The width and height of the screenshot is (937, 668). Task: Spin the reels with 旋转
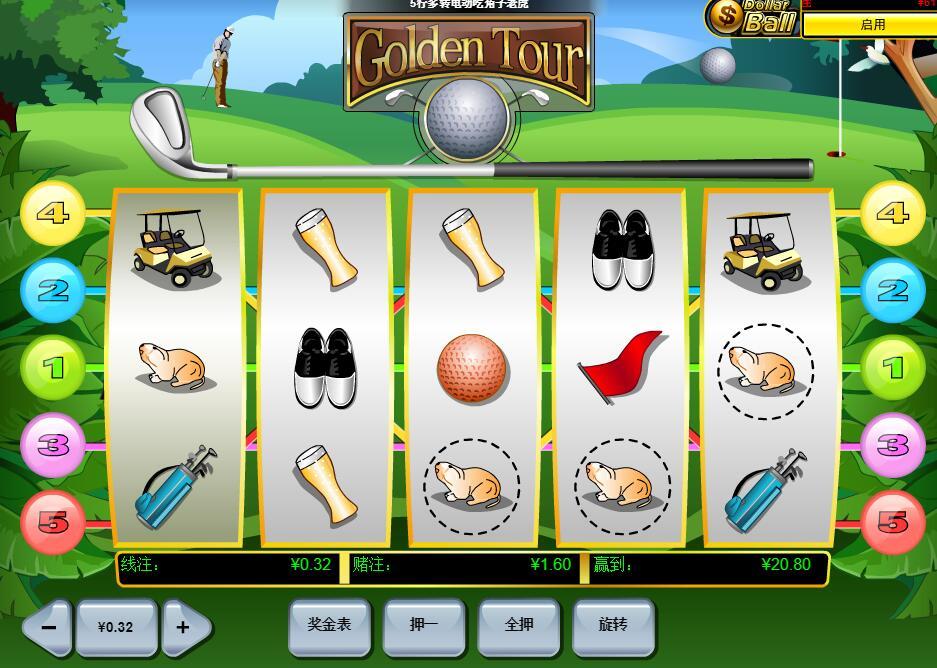click(613, 625)
